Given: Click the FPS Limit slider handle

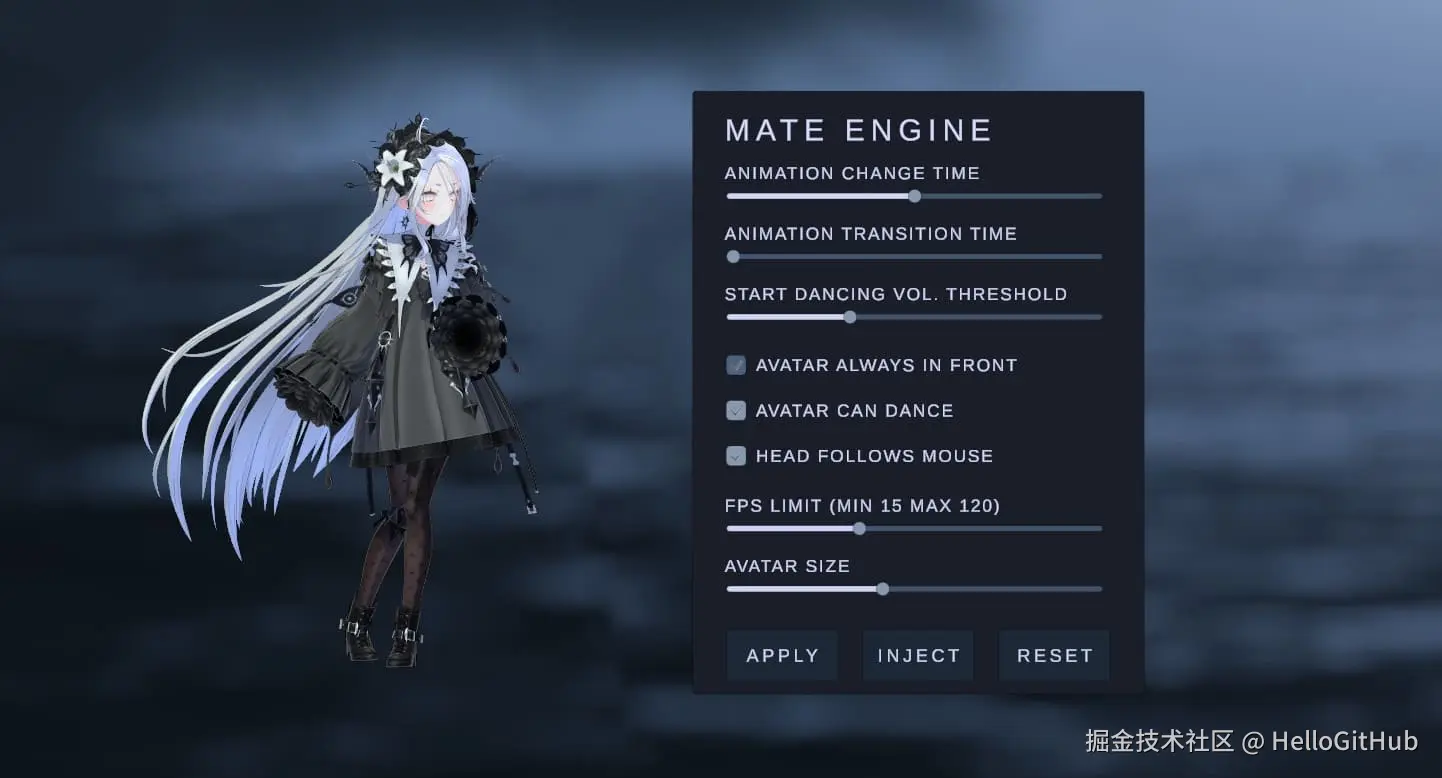Looking at the screenshot, I should 859,529.
